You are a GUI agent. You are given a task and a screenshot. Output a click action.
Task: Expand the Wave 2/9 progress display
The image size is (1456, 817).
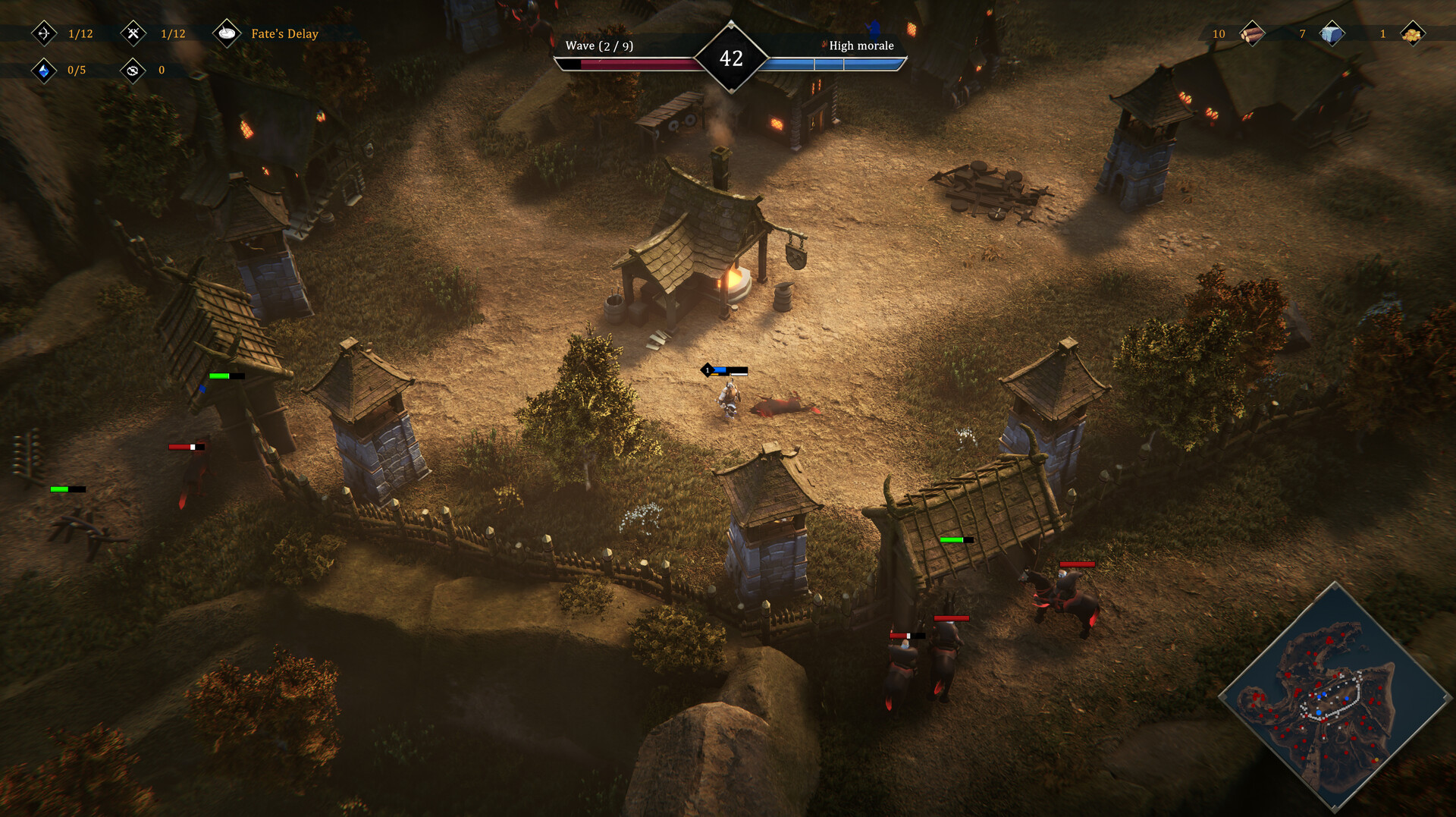click(x=599, y=46)
